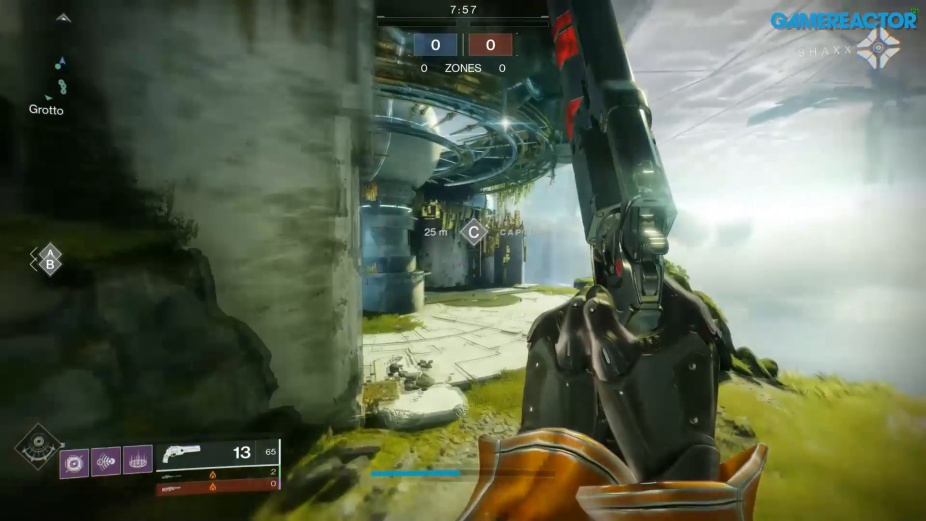
Task: Click the Shaxx Crucible emblem
Action: coord(878,48)
